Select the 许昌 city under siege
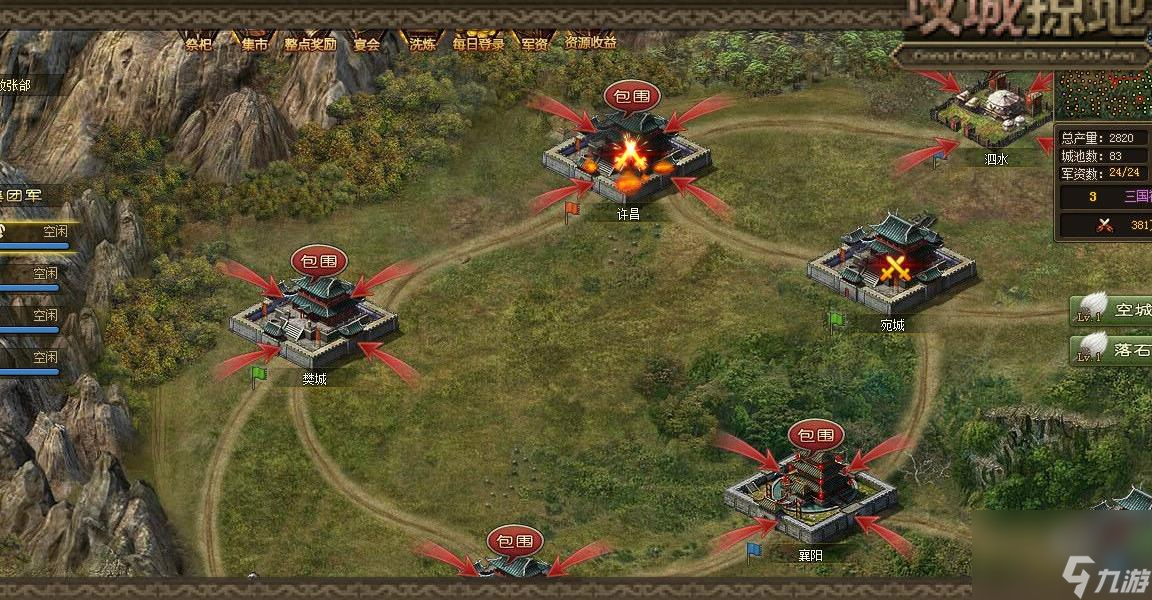Screen dimensions: 1152x600 click(x=627, y=158)
